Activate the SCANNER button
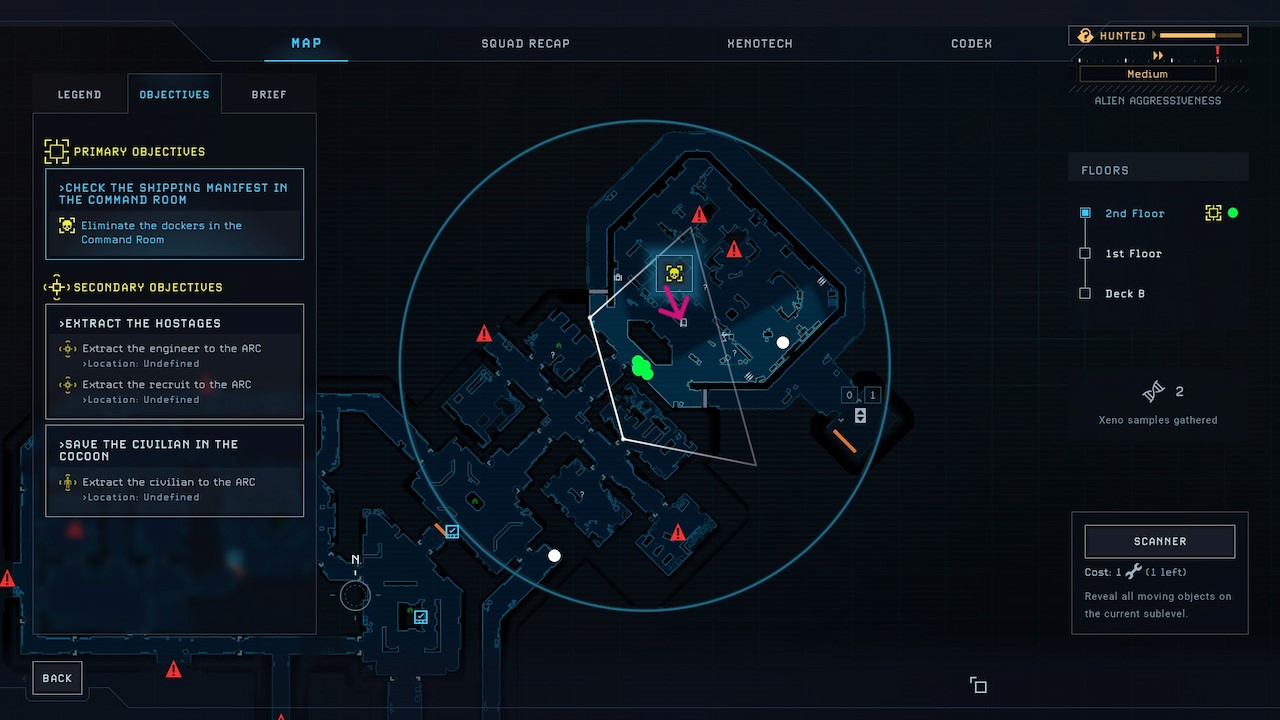 point(1159,541)
